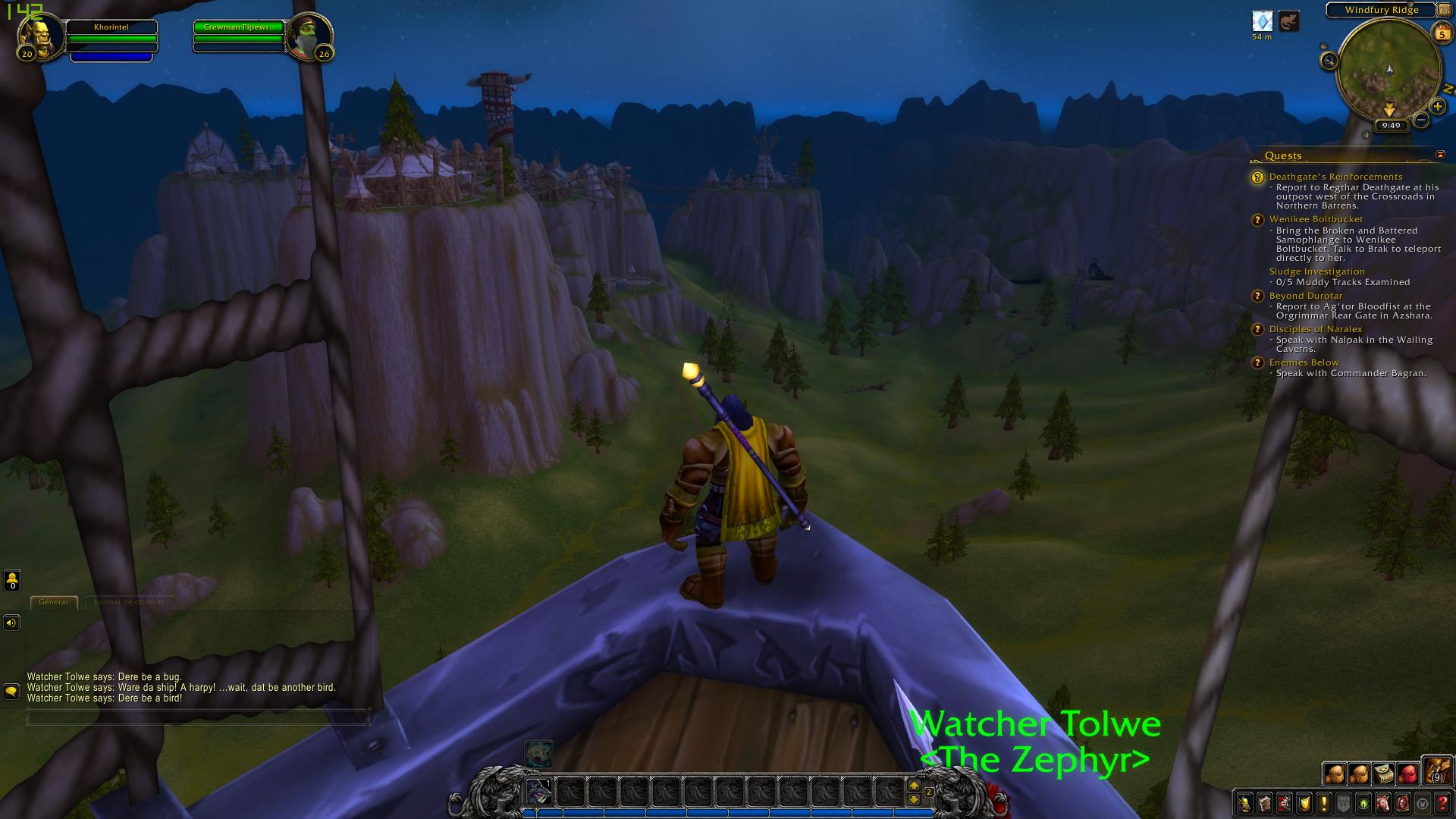Open the minimap tracking magnifier button
The height and width of the screenshot is (819, 1456).
[1328, 61]
